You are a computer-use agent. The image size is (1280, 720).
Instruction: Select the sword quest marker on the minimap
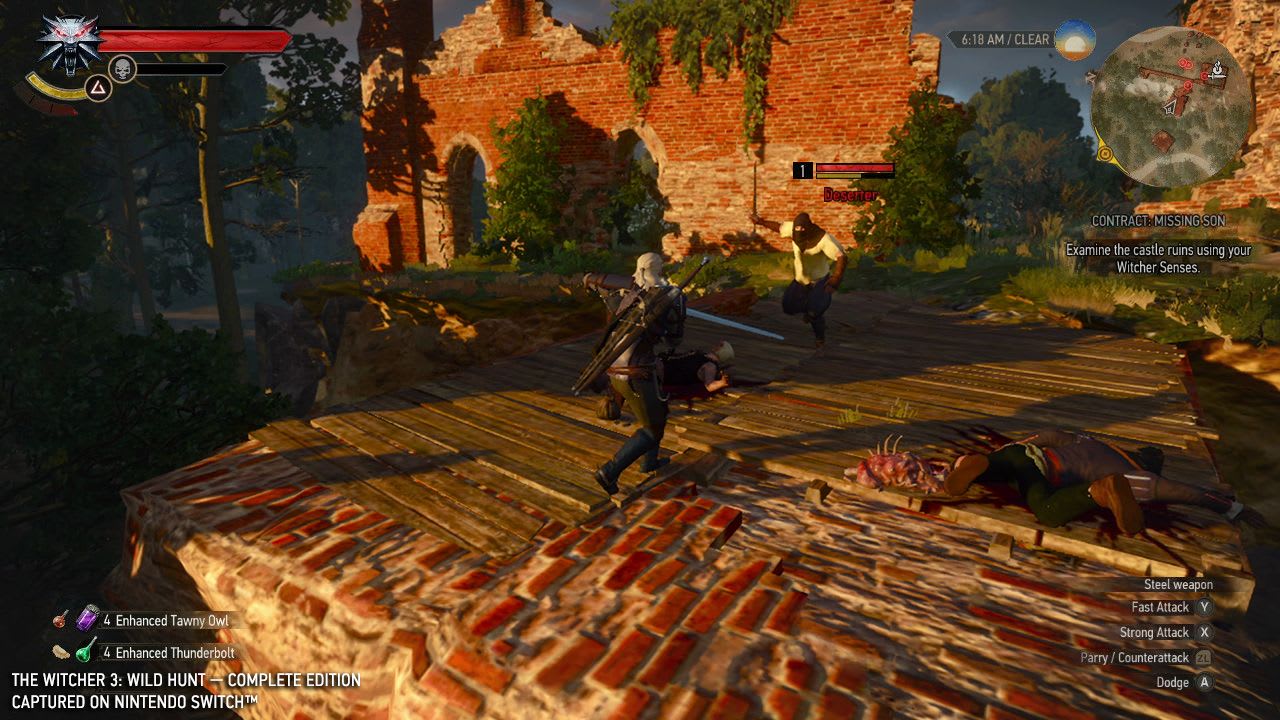coord(1218,75)
